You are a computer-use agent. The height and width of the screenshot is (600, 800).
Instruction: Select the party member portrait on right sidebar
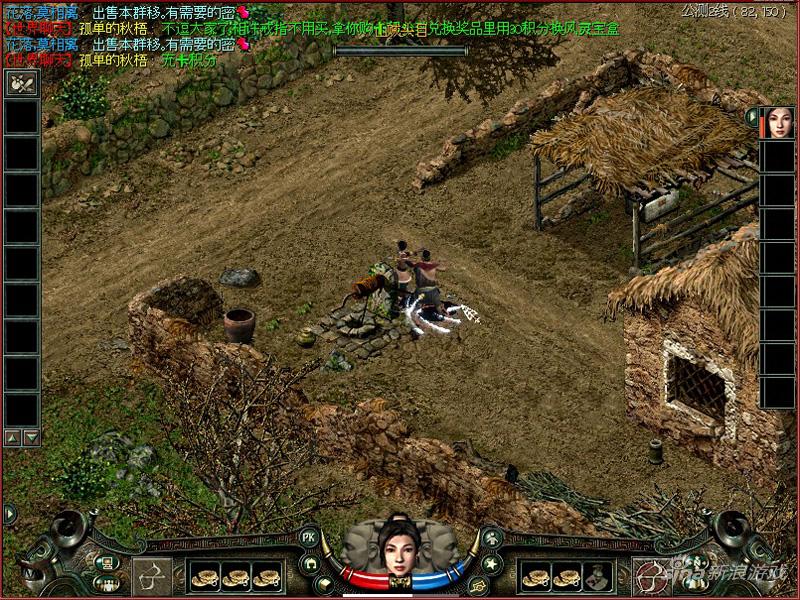(775, 122)
